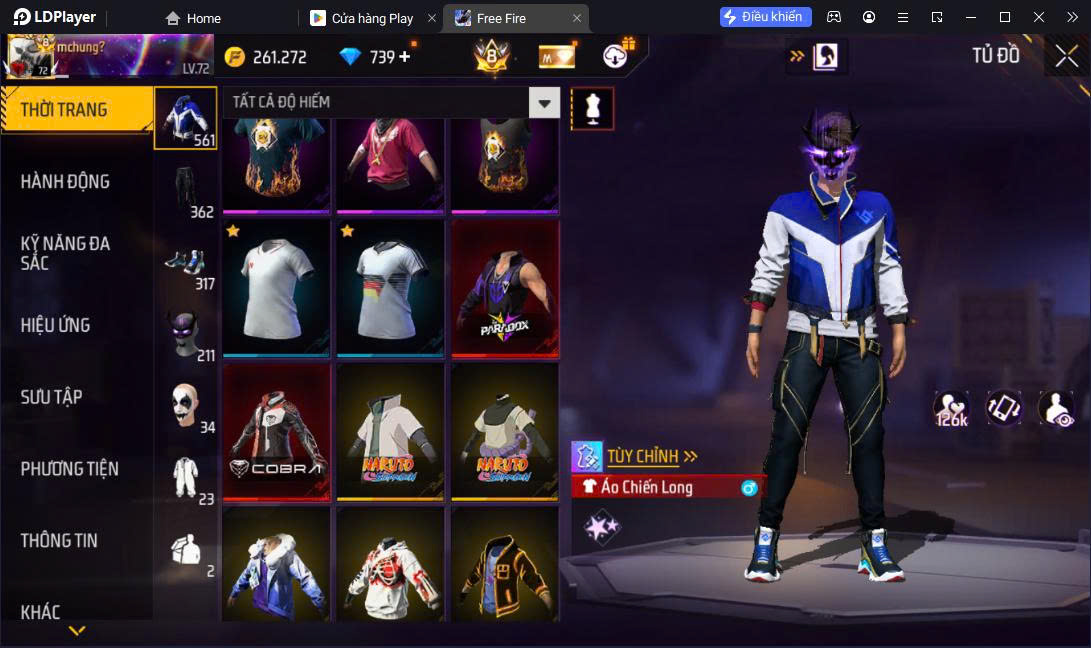Toggle the mannequin preview icon
Screen dimensions: 1091x648
pyautogui.click(x=592, y=108)
